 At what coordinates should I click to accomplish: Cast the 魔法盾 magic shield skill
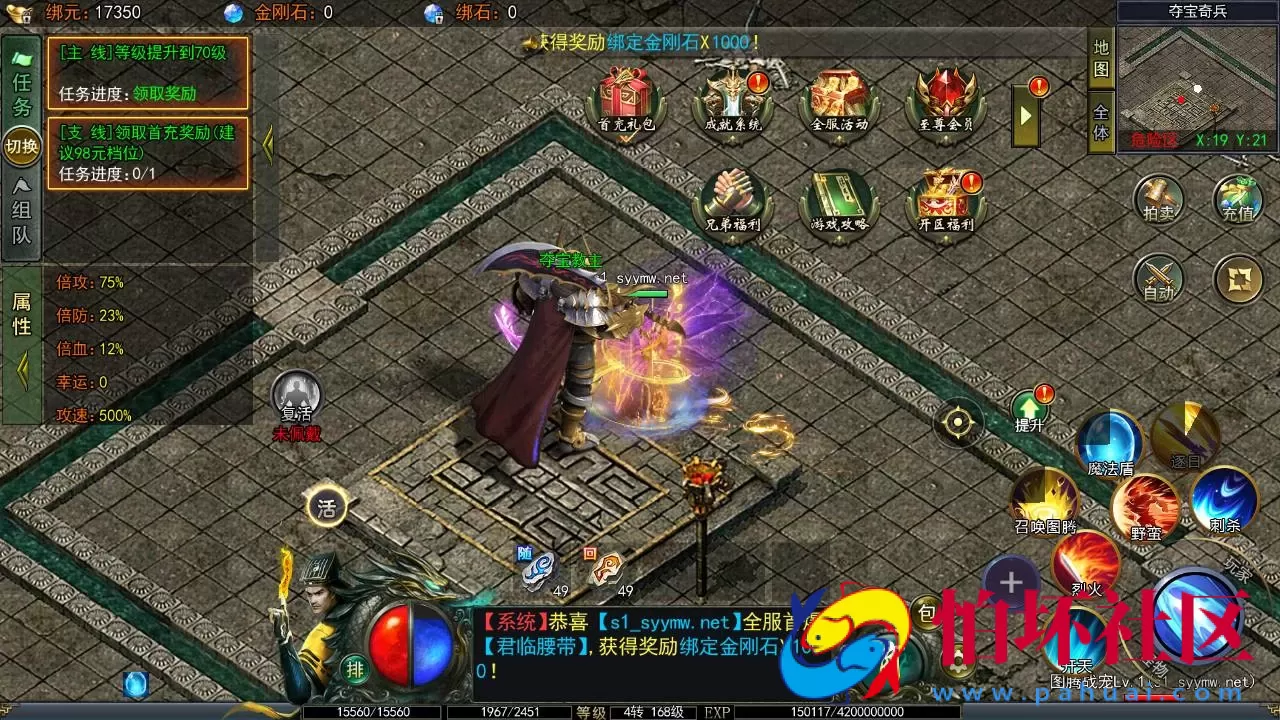point(1110,440)
